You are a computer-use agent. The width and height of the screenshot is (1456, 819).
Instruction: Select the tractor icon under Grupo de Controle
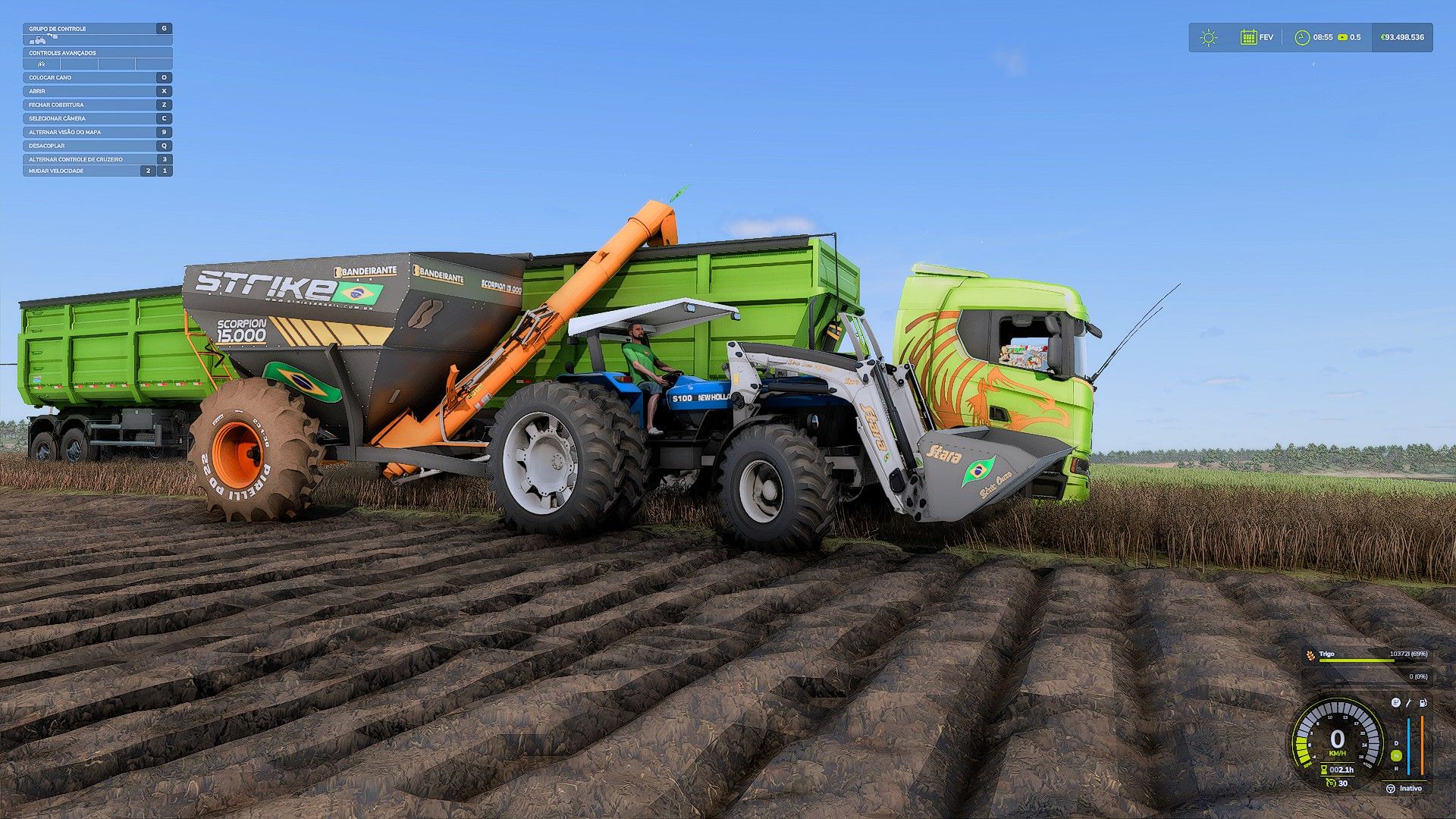pos(37,39)
